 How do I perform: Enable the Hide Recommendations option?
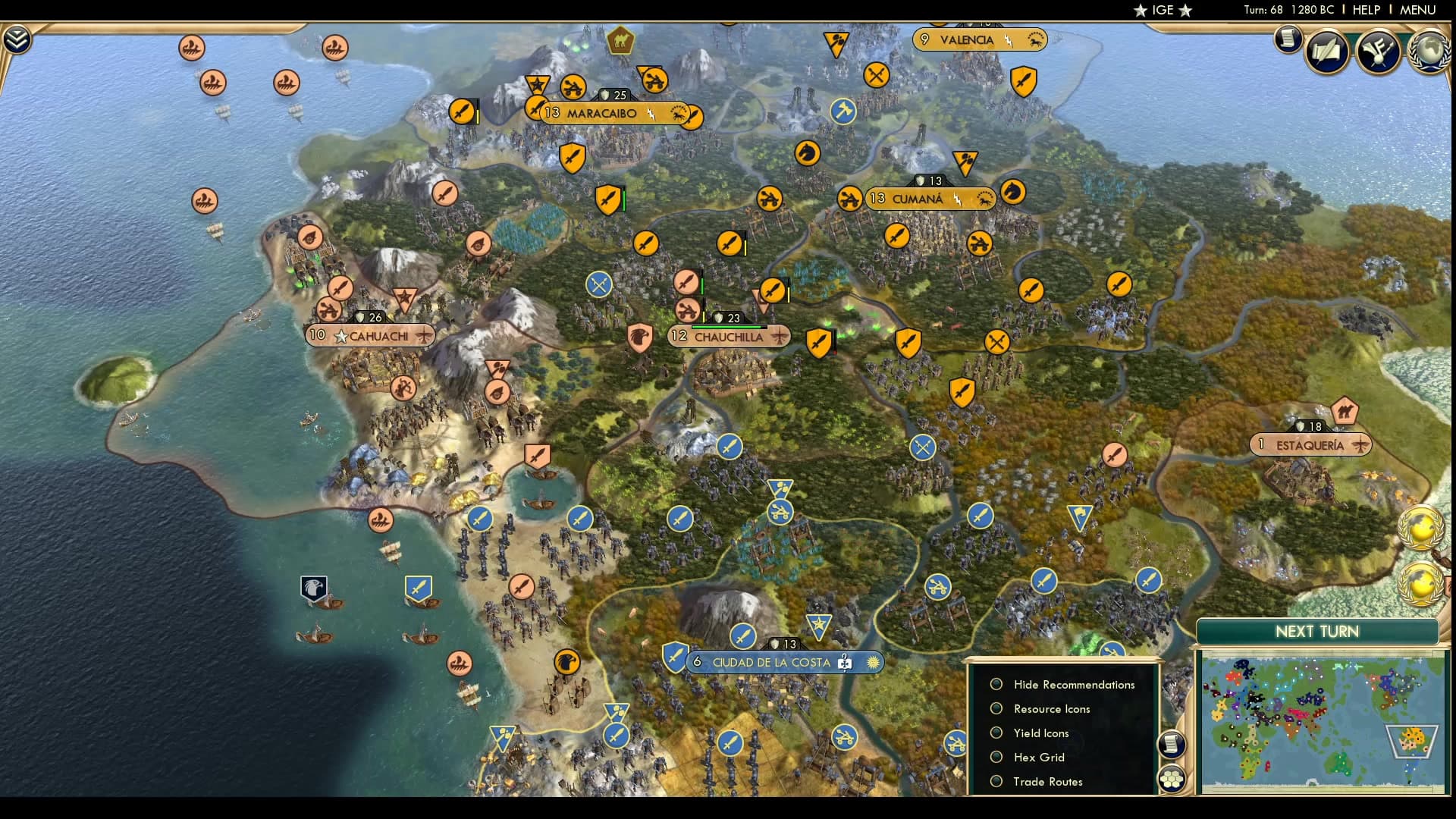click(x=996, y=684)
